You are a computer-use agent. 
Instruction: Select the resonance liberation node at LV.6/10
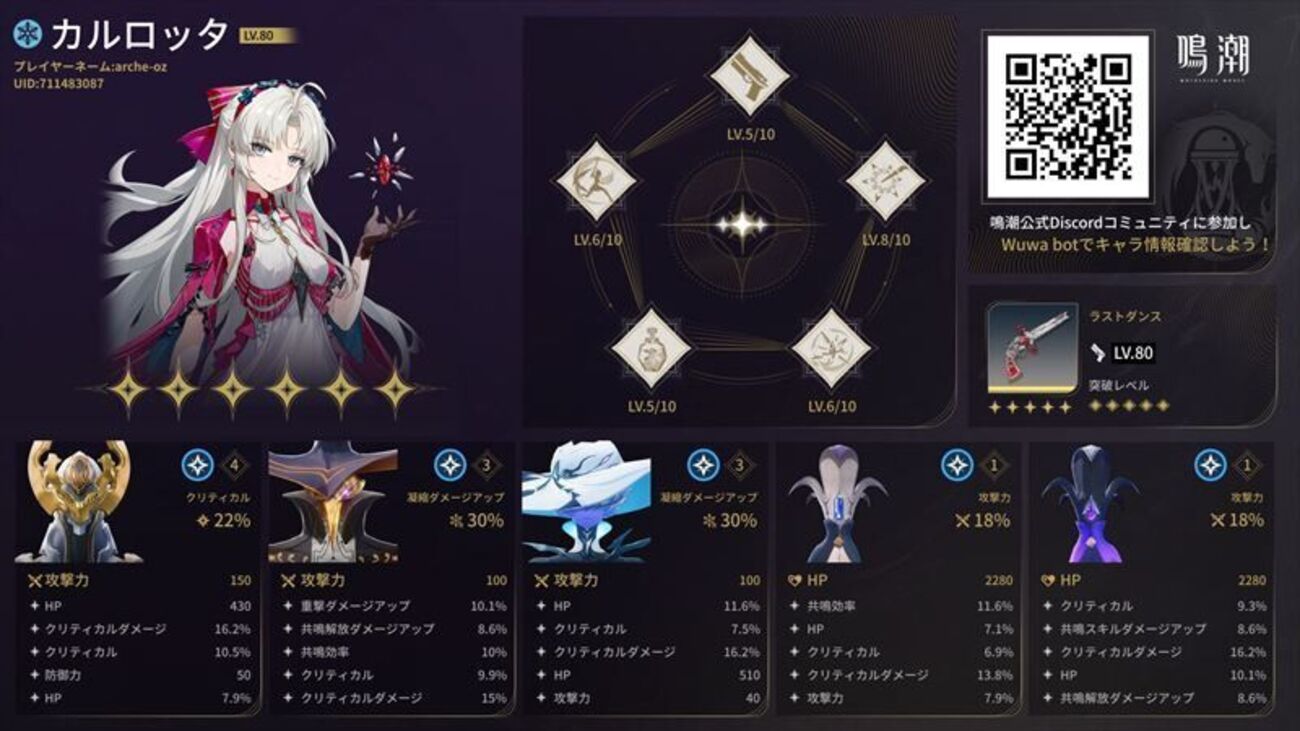(x=835, y=345)
